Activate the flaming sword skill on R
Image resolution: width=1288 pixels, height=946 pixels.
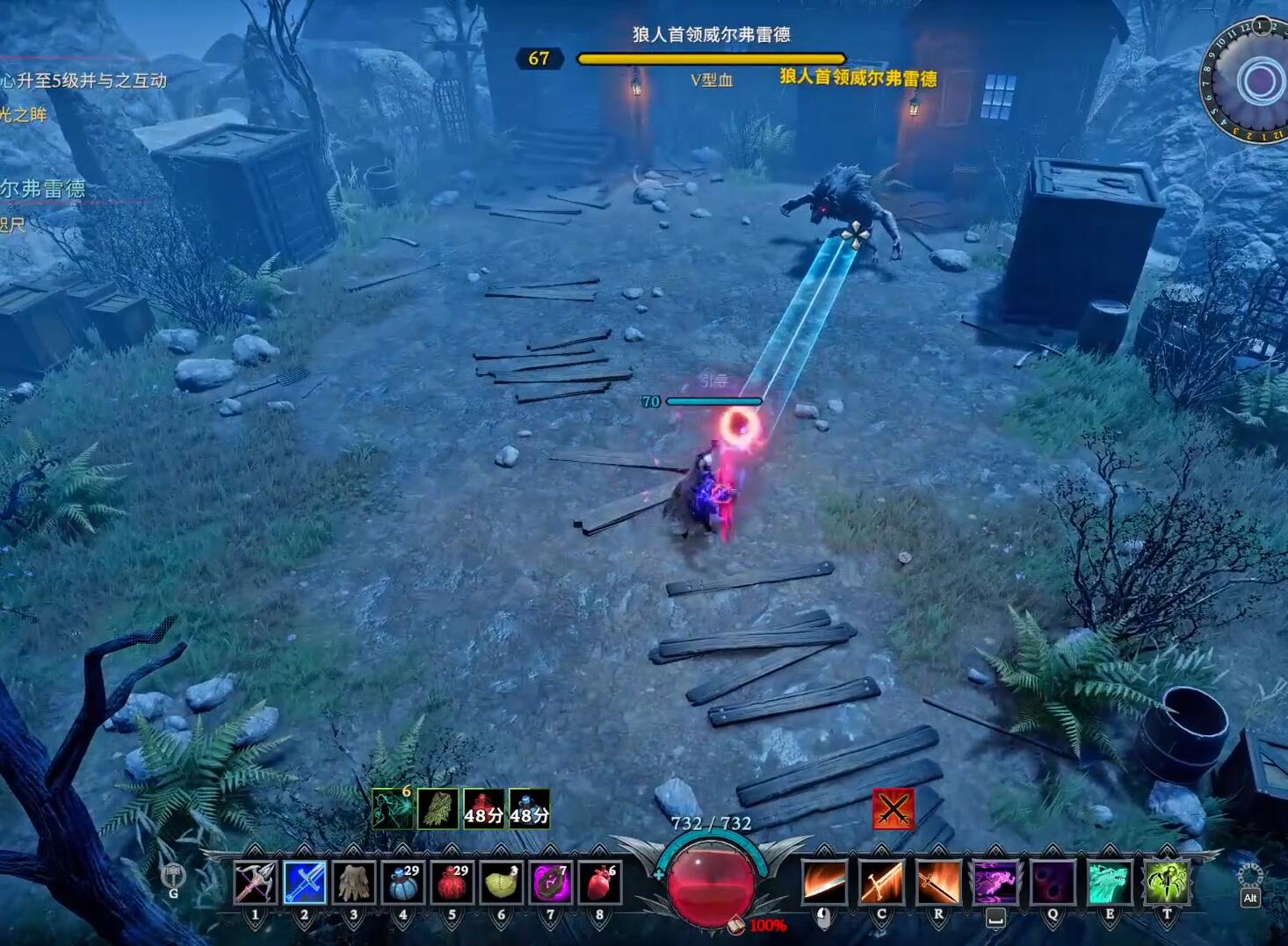click(x=938, y=882)
